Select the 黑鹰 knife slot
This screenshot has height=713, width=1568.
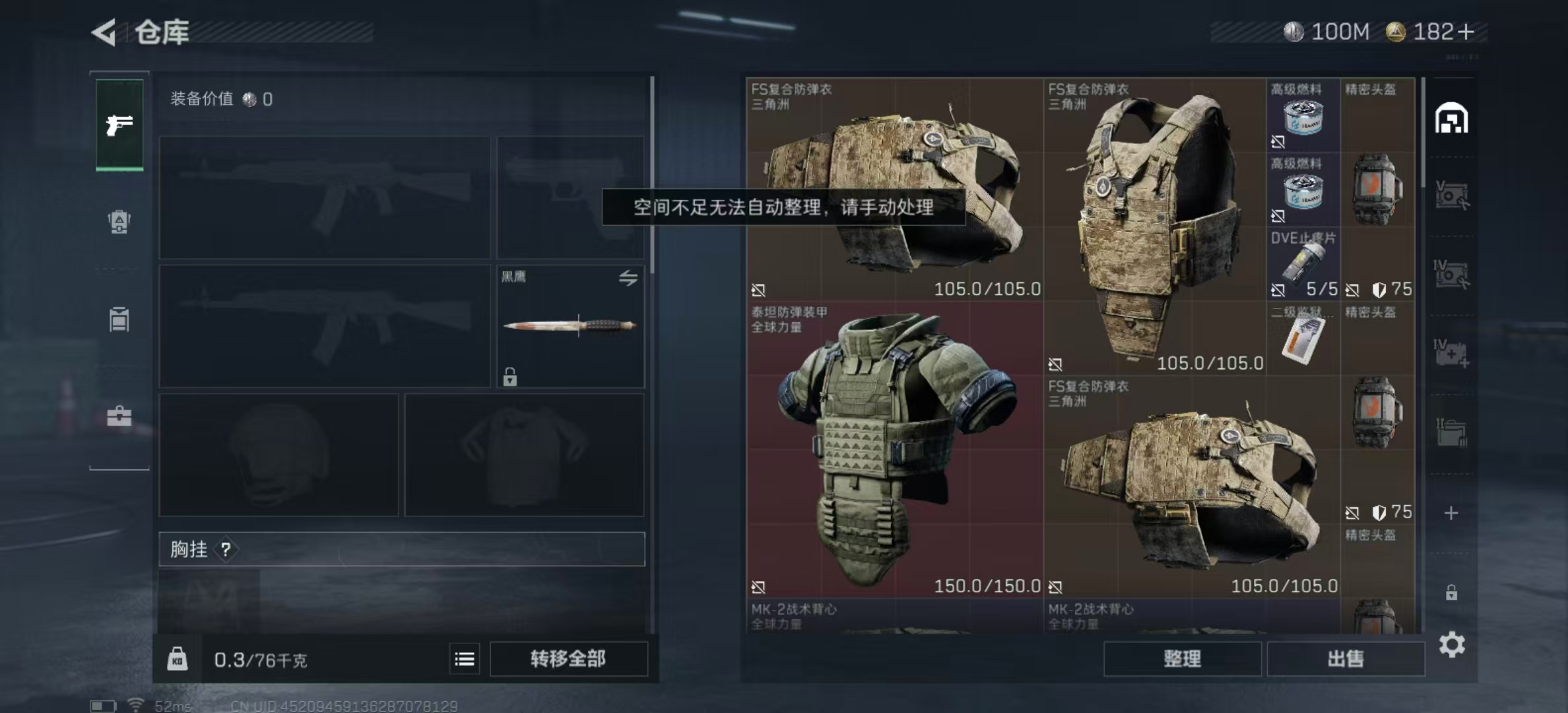point(570,326)
